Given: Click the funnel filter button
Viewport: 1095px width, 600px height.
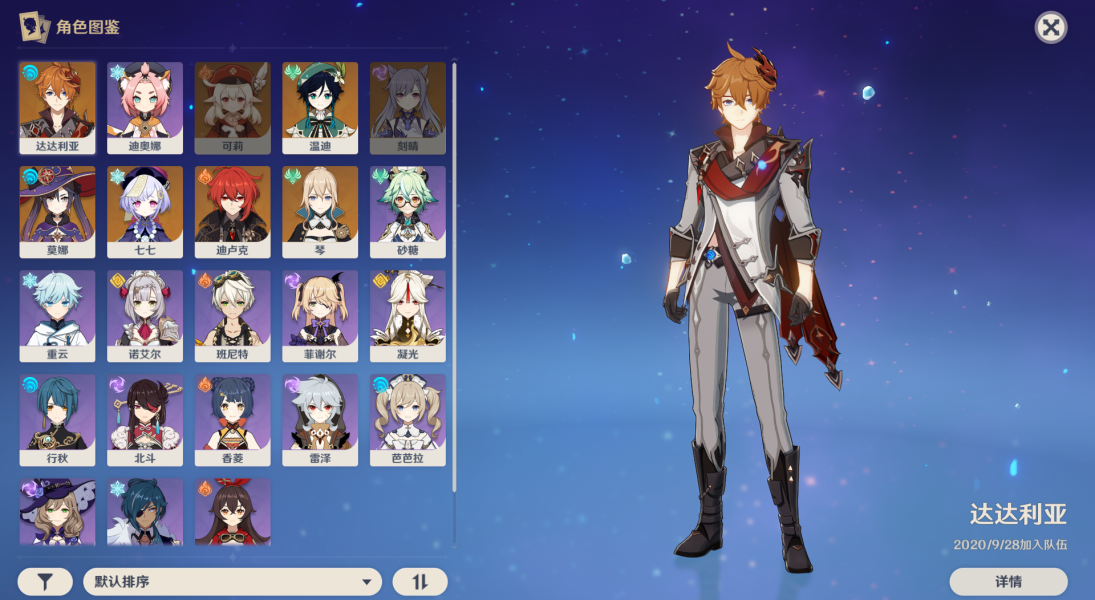Looking at the screenshot, I should pos(45,582).
